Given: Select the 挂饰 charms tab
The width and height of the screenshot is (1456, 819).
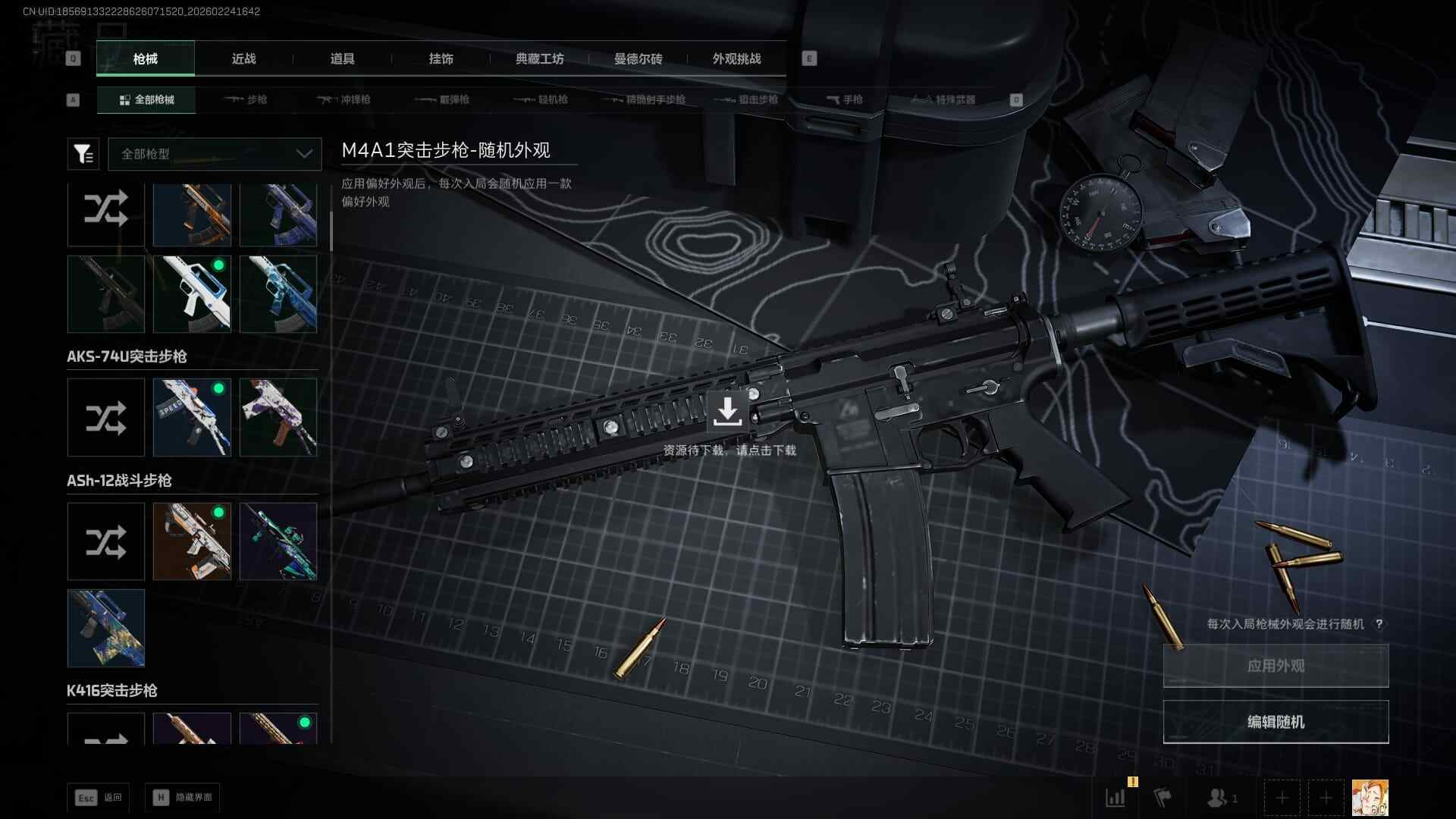Looking at the screenshot, I should 441,59.
